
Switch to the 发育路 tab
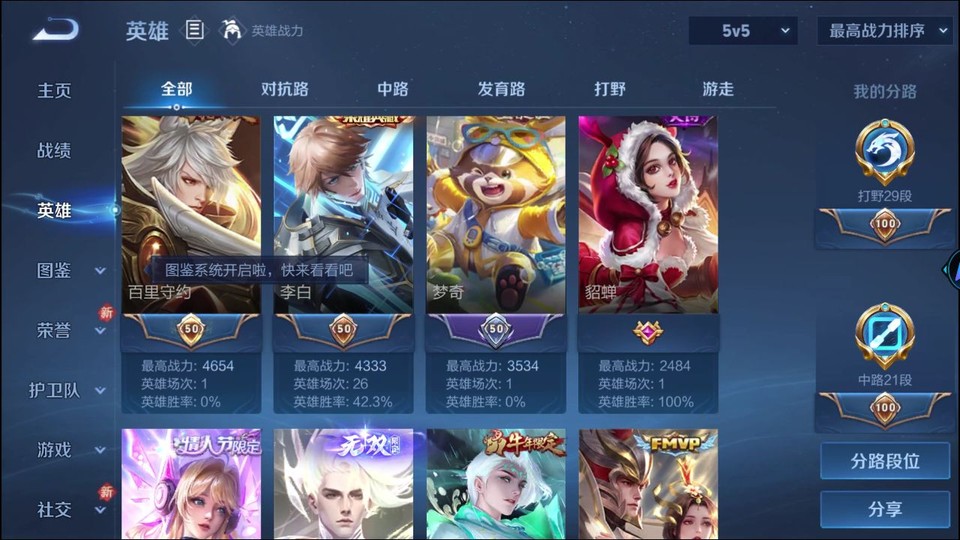click(501, 89)
